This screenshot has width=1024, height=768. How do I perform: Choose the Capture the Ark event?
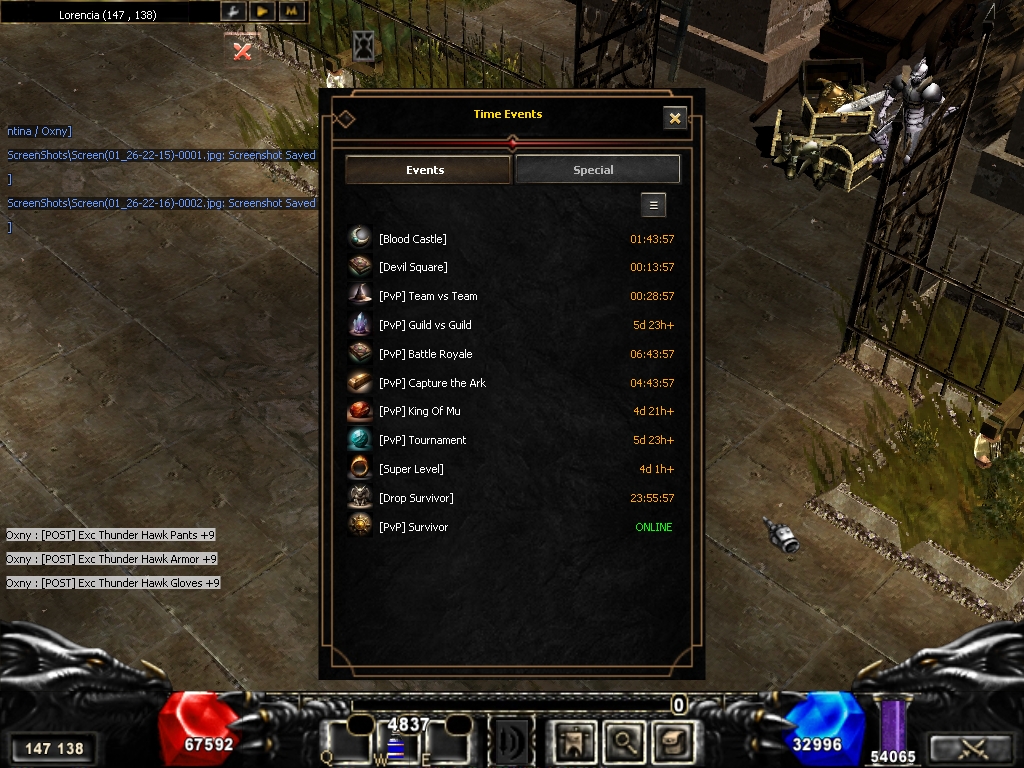[432, 383]
